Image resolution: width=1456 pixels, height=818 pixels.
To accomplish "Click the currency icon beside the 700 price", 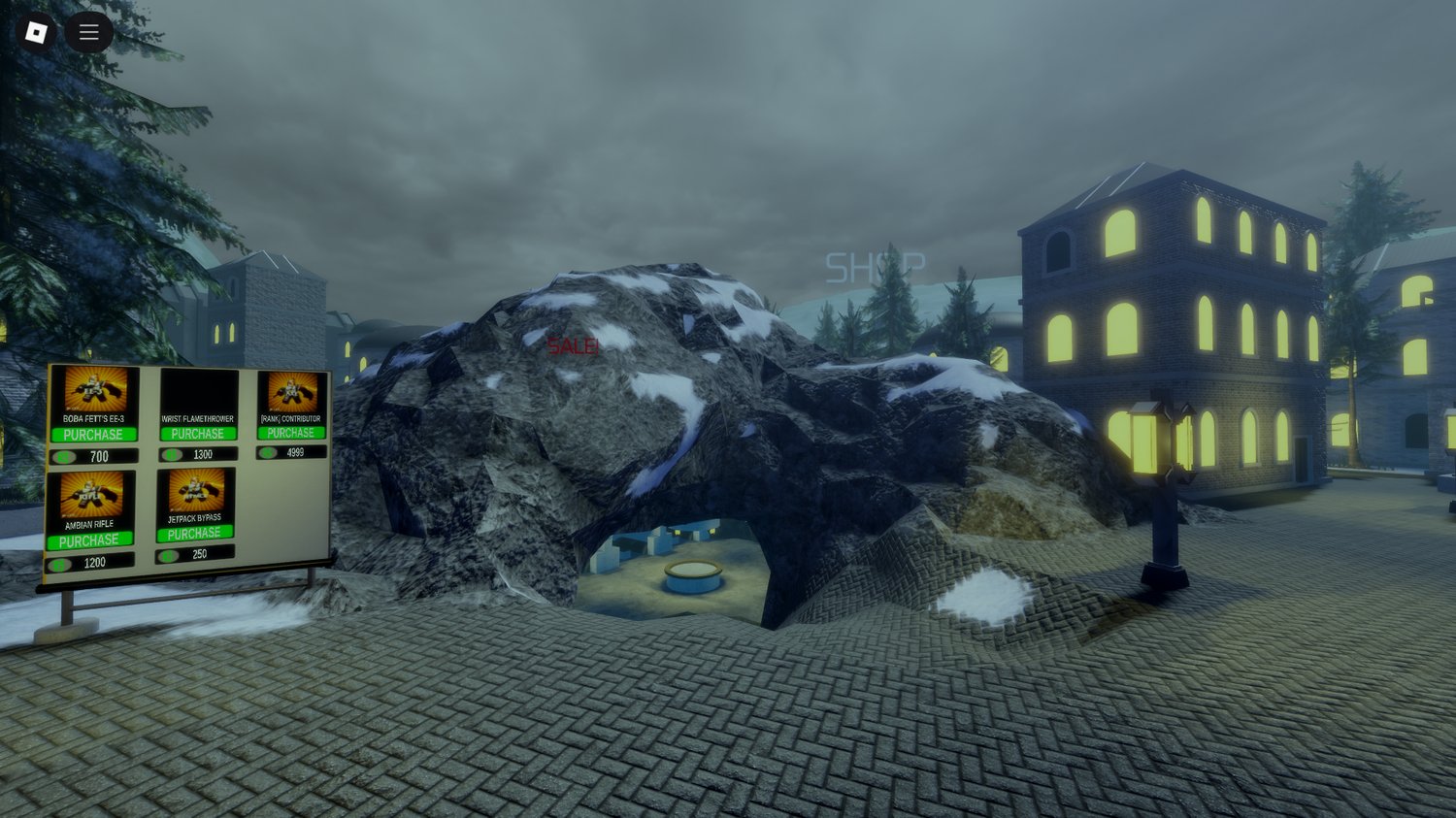I will click(62, 455).
